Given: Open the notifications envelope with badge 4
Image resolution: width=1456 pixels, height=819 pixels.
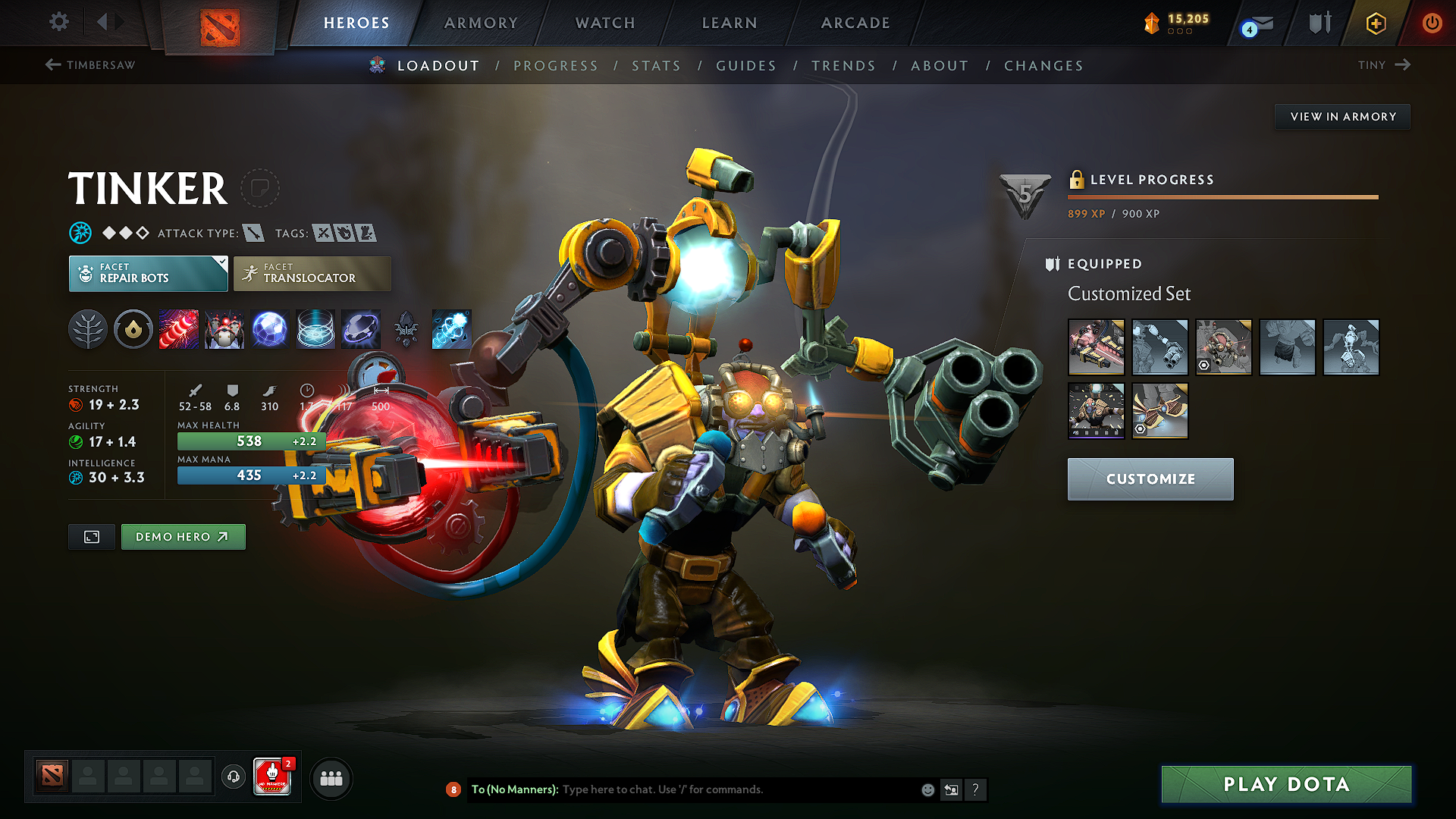Looking at the screenshot, I should (1255, 24).
